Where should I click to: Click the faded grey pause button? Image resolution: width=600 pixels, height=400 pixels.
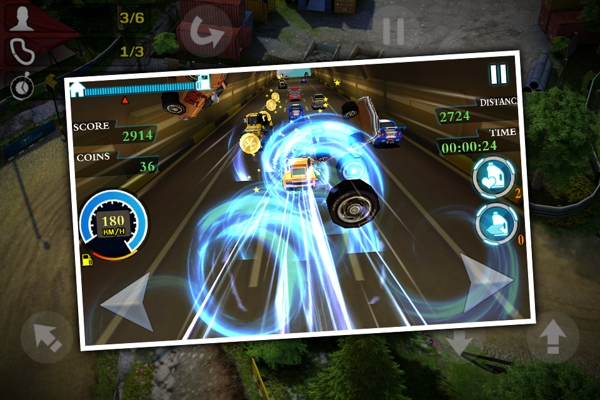[x=393, y=29]
